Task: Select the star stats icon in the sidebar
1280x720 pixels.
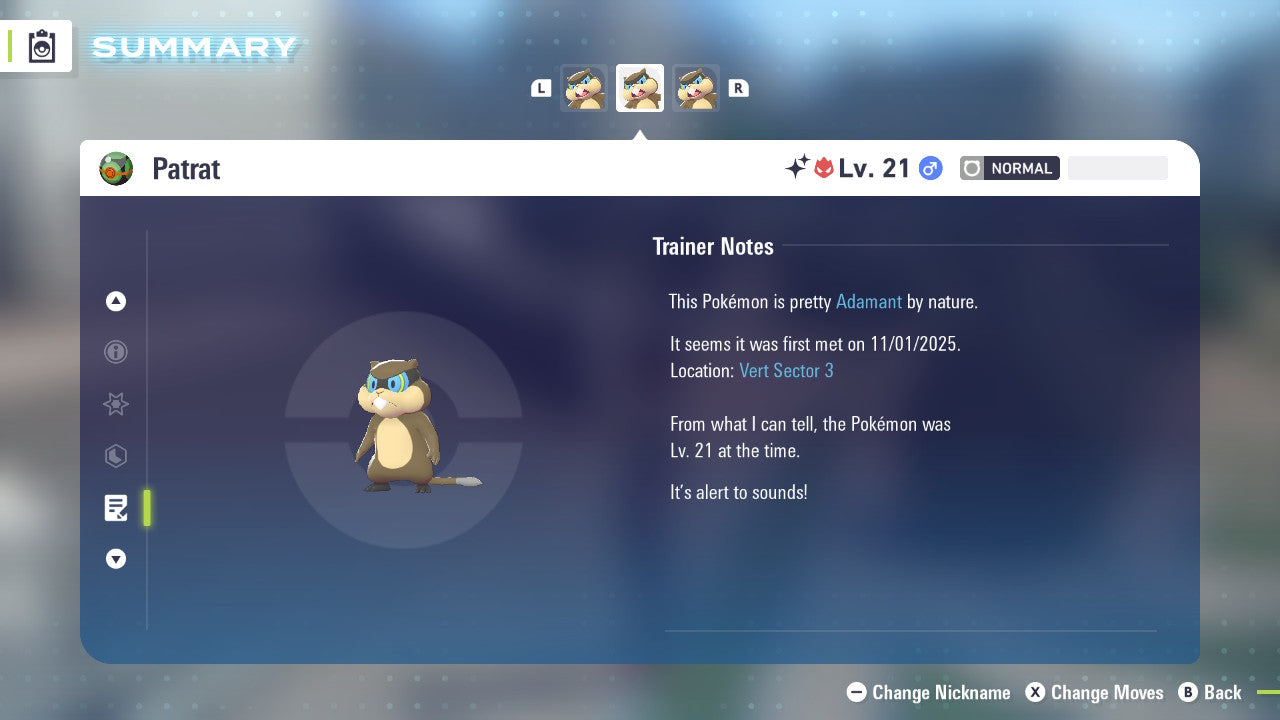Action: tap(116, 404)
